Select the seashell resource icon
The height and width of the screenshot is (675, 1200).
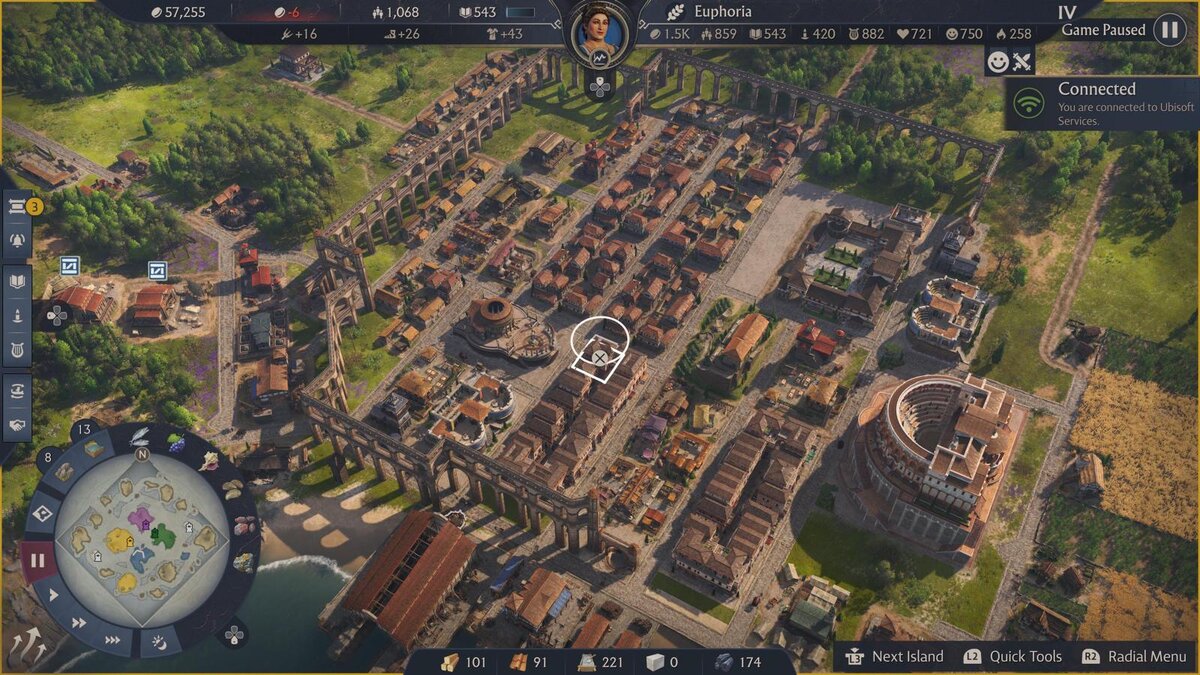click(210, 461)
